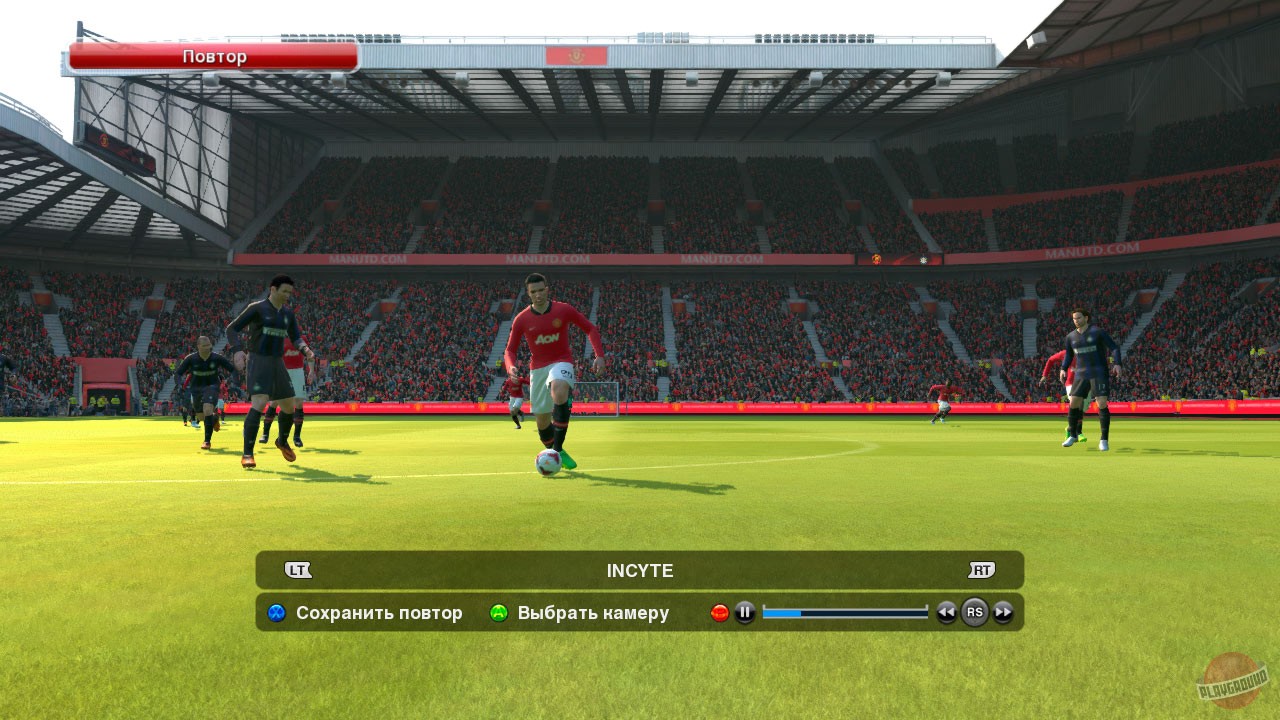Click the rewind double-arrow icon
The image size is (1280, 720).
click(x=948, y=613)
